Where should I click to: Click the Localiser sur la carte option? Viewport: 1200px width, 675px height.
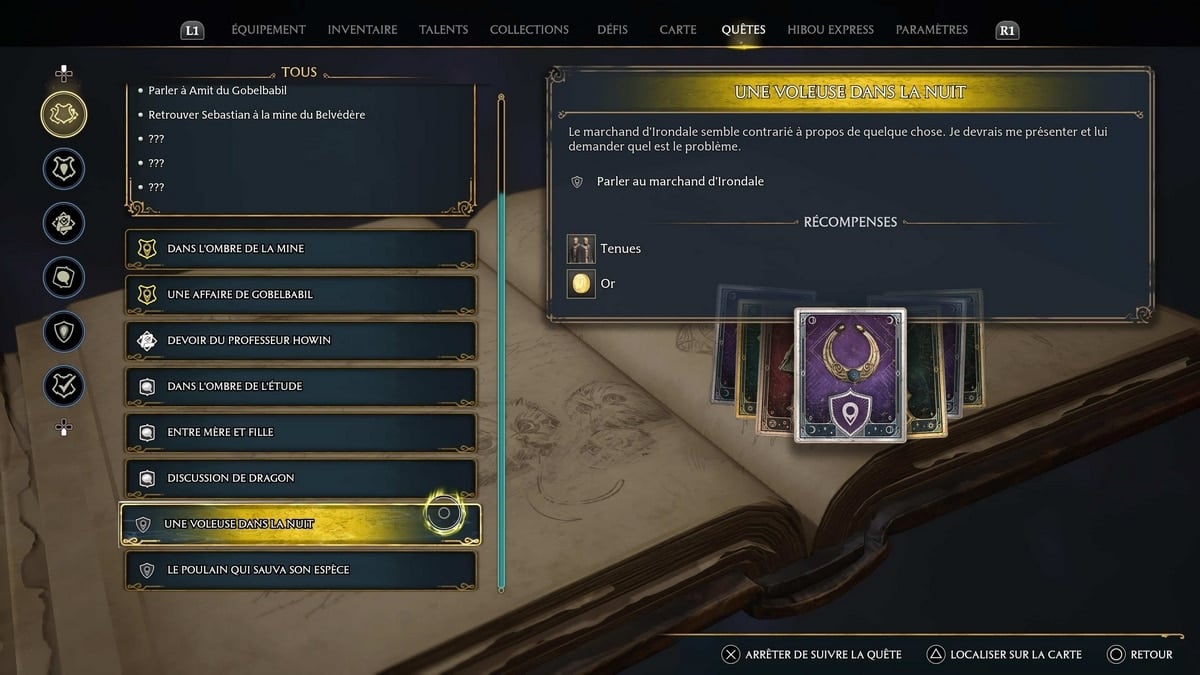[x=1005, y=655]
